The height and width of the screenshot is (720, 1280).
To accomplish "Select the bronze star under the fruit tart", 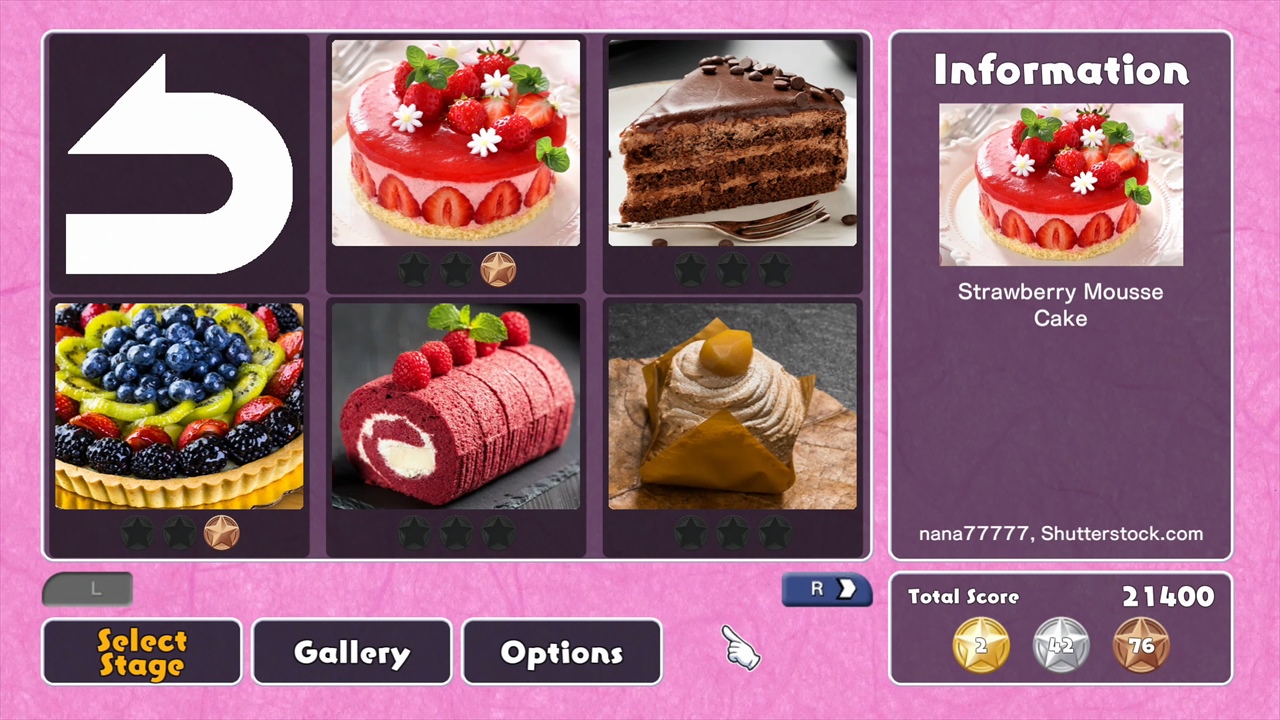I will pyautogui.click(x=221, y=533).
